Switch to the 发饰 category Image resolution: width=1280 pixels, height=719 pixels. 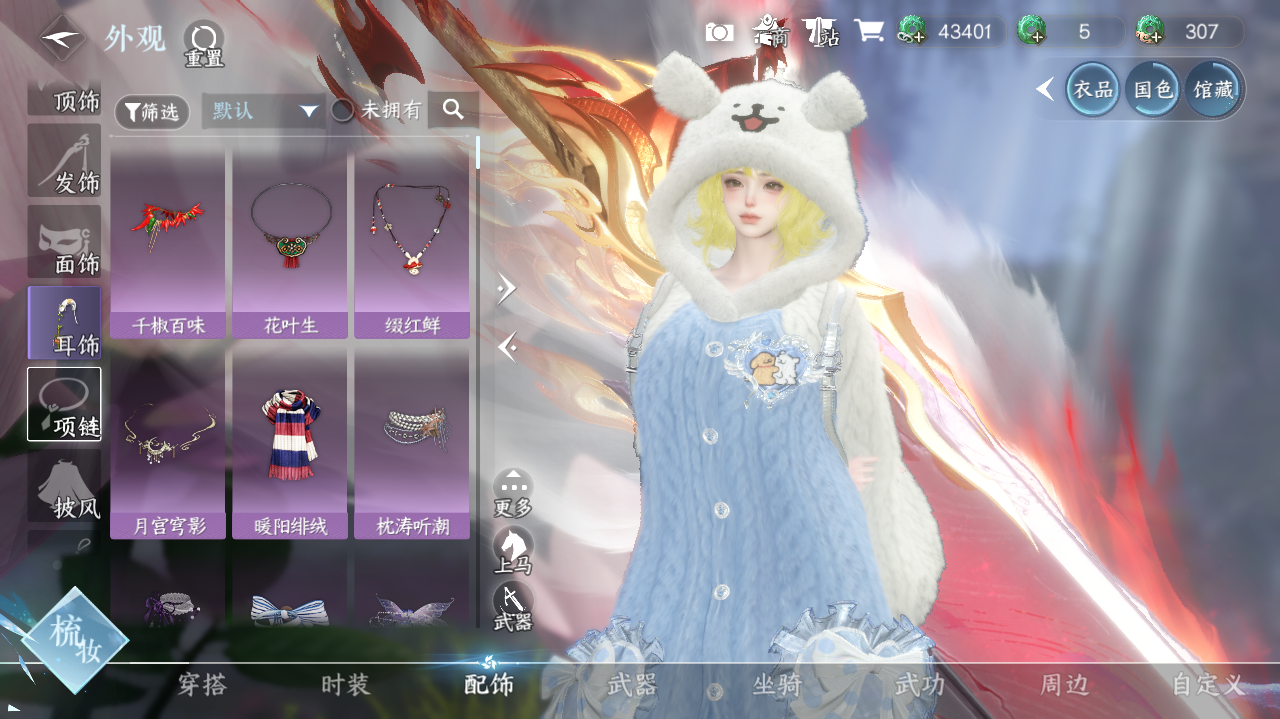coord(65,162)
